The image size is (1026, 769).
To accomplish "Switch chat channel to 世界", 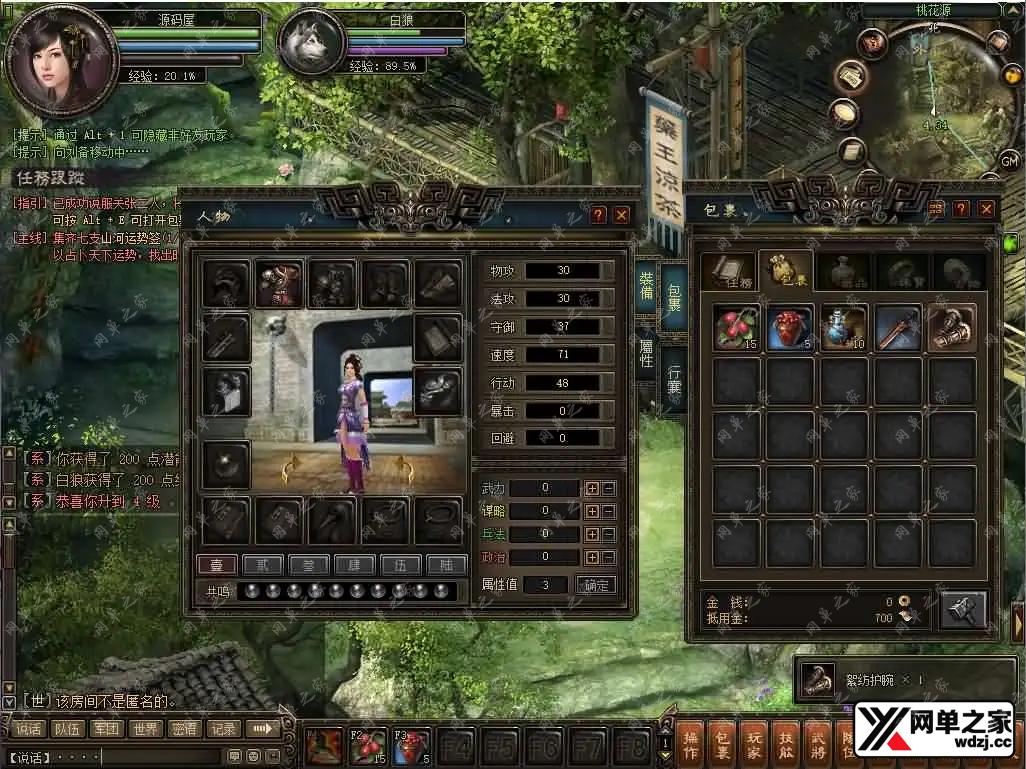I will (x=146, y=729).
